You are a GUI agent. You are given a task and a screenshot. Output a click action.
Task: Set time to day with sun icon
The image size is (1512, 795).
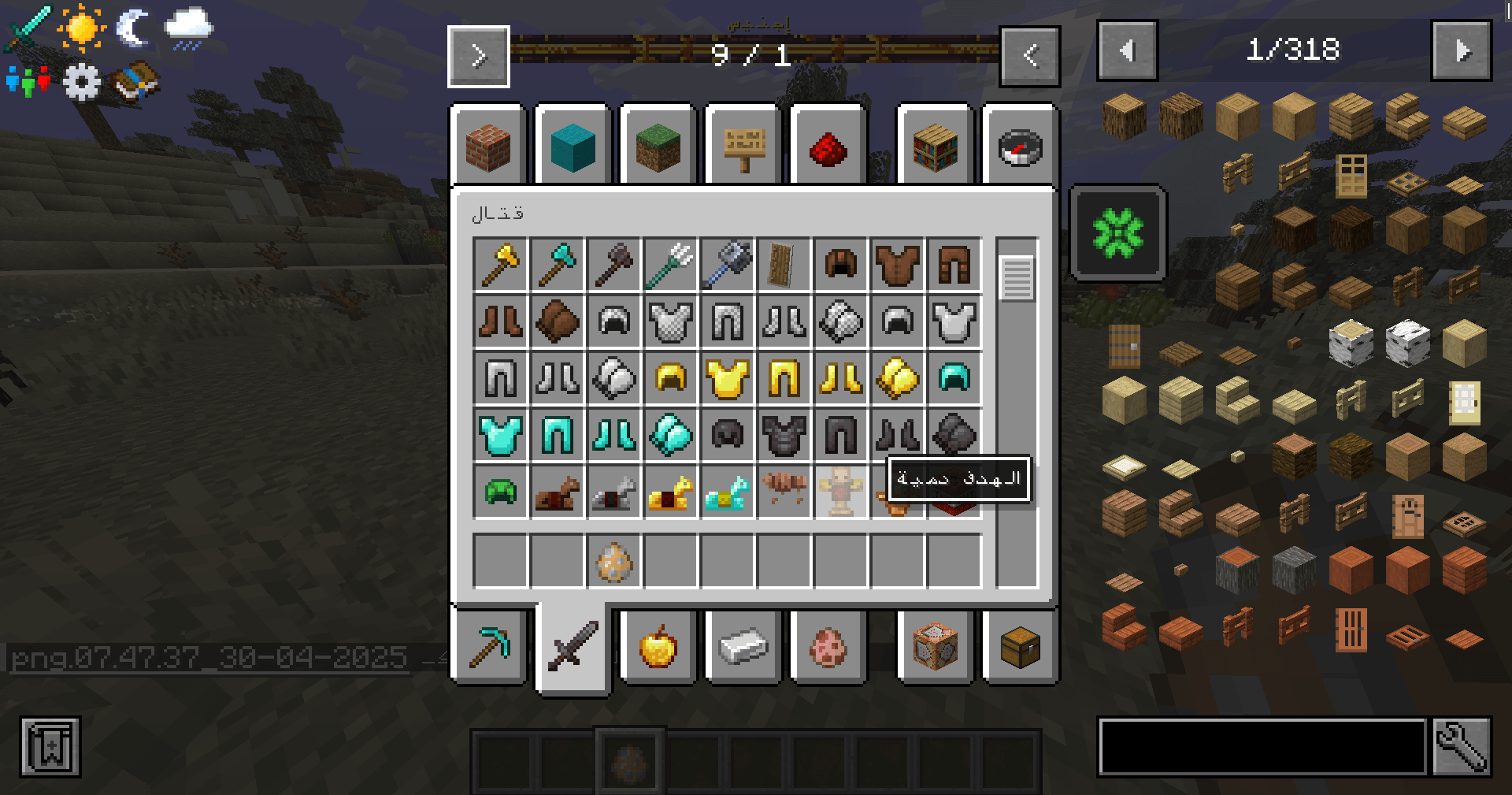[x=81, y=28]
